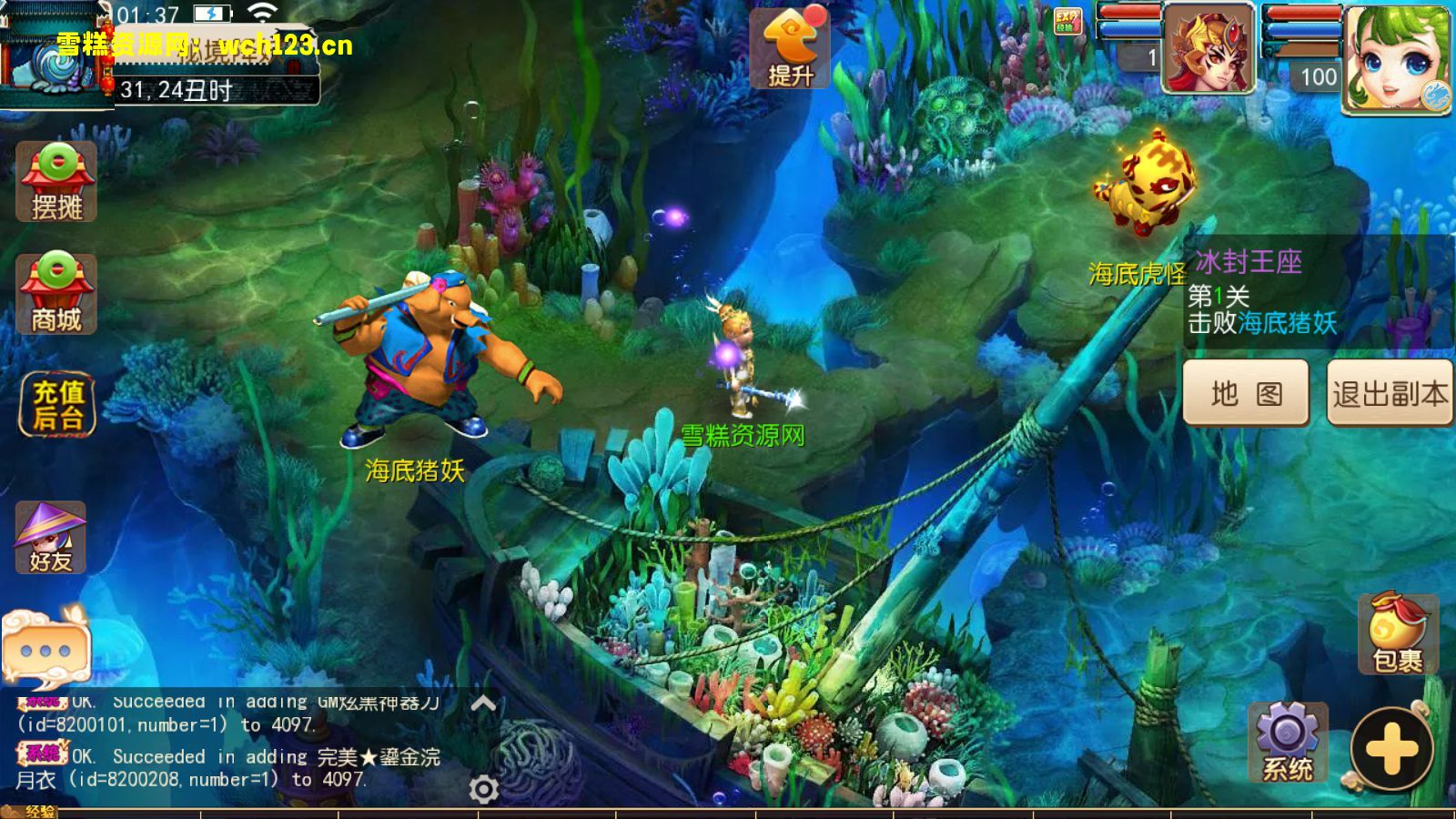Open the 商城 shop

pos(56,294)
